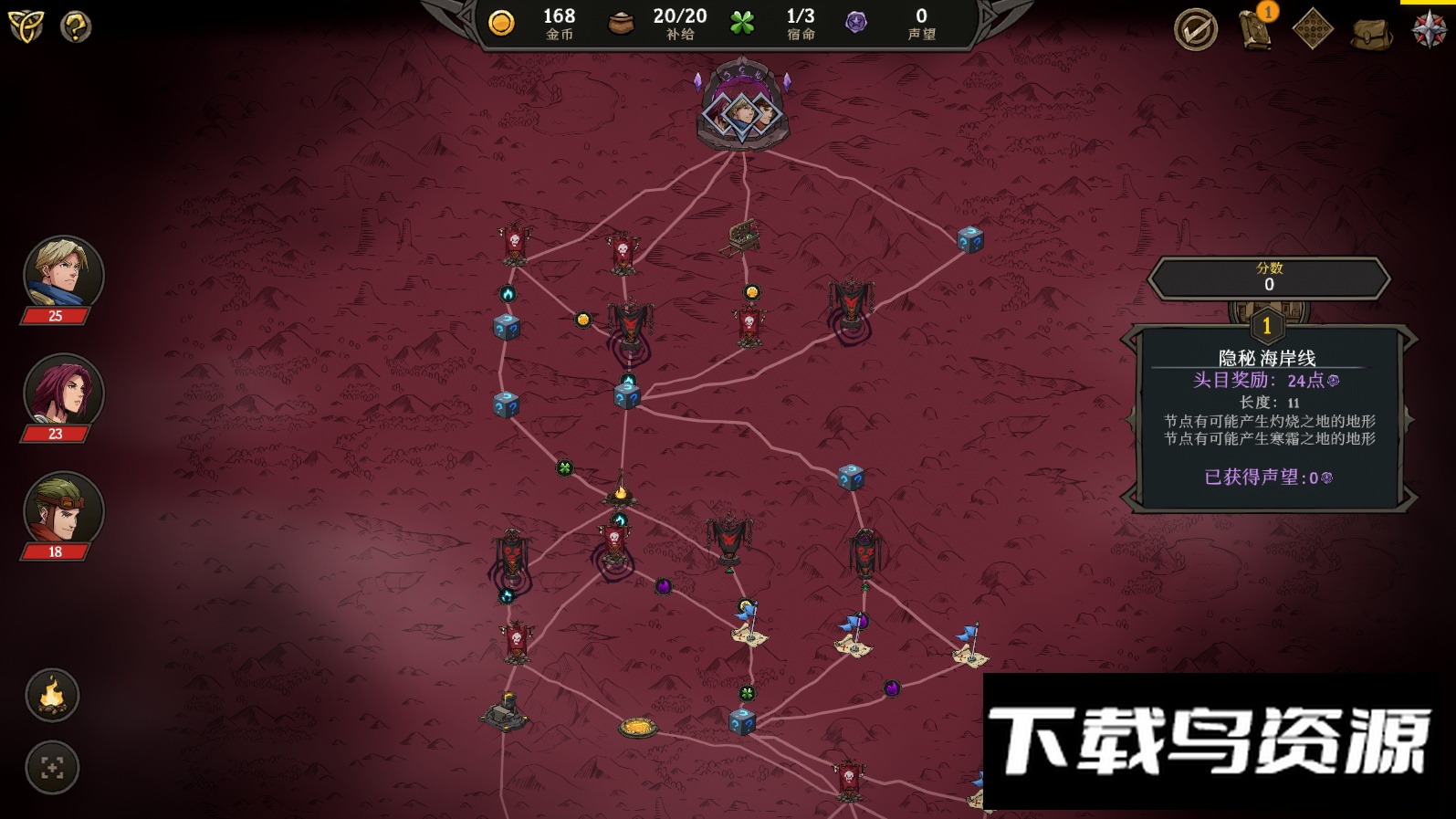This screenshot has height=819, width=1456.
Task: Center the map with the crosshair button
Action: [52, 768]
